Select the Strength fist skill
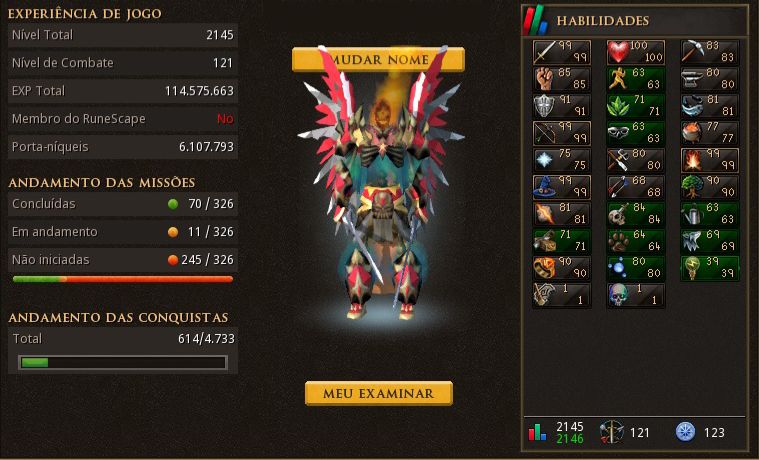 [x=561, y=80]
